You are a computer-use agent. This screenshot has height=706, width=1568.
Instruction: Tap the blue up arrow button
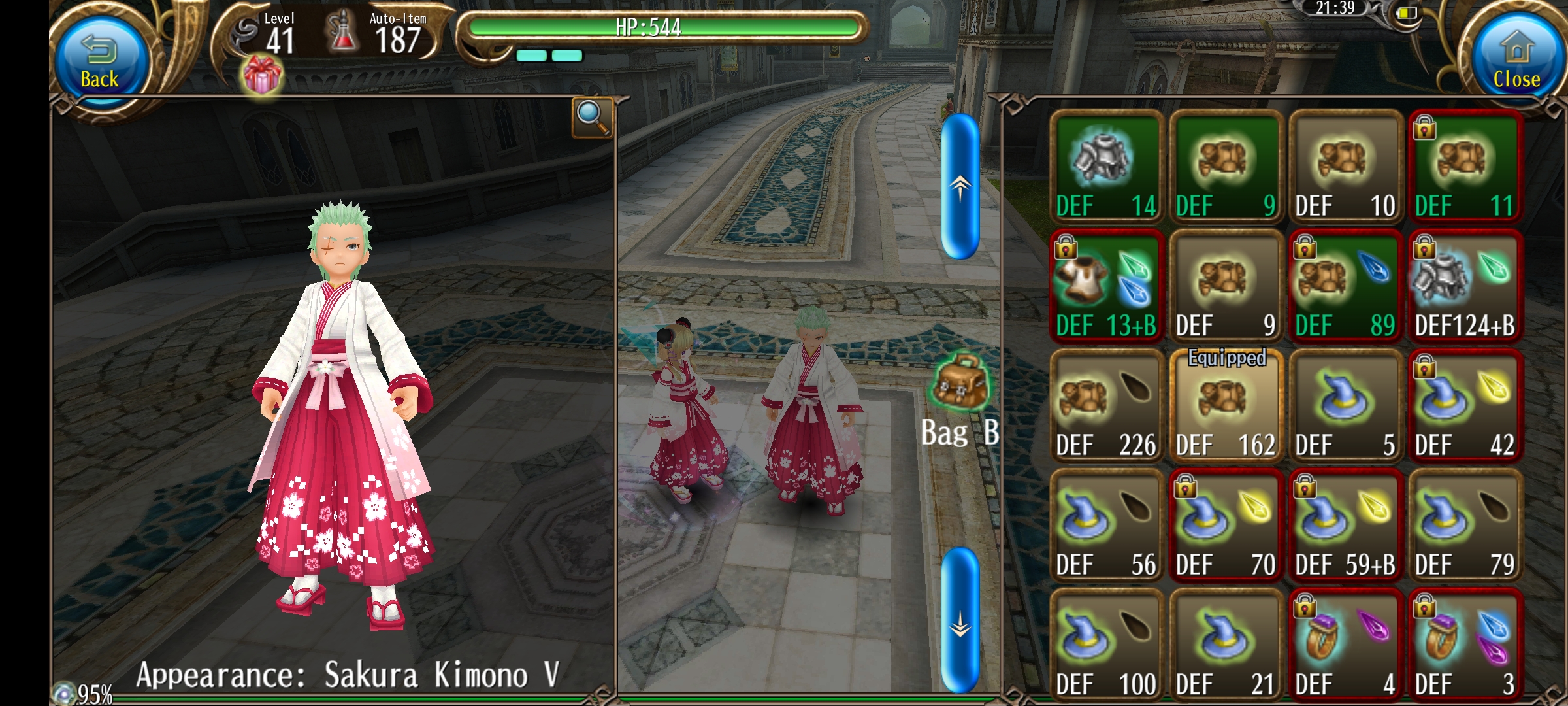[960, 186]
